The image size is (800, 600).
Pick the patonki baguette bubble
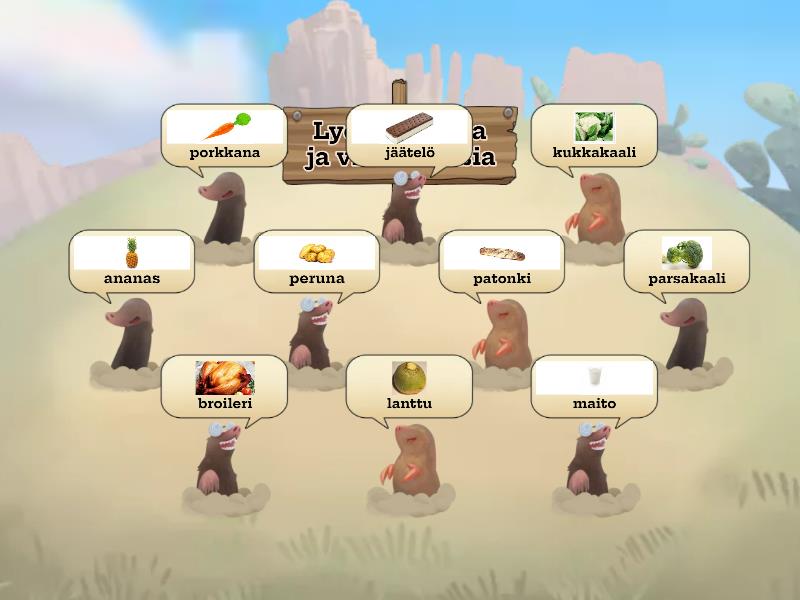point(502,262)
